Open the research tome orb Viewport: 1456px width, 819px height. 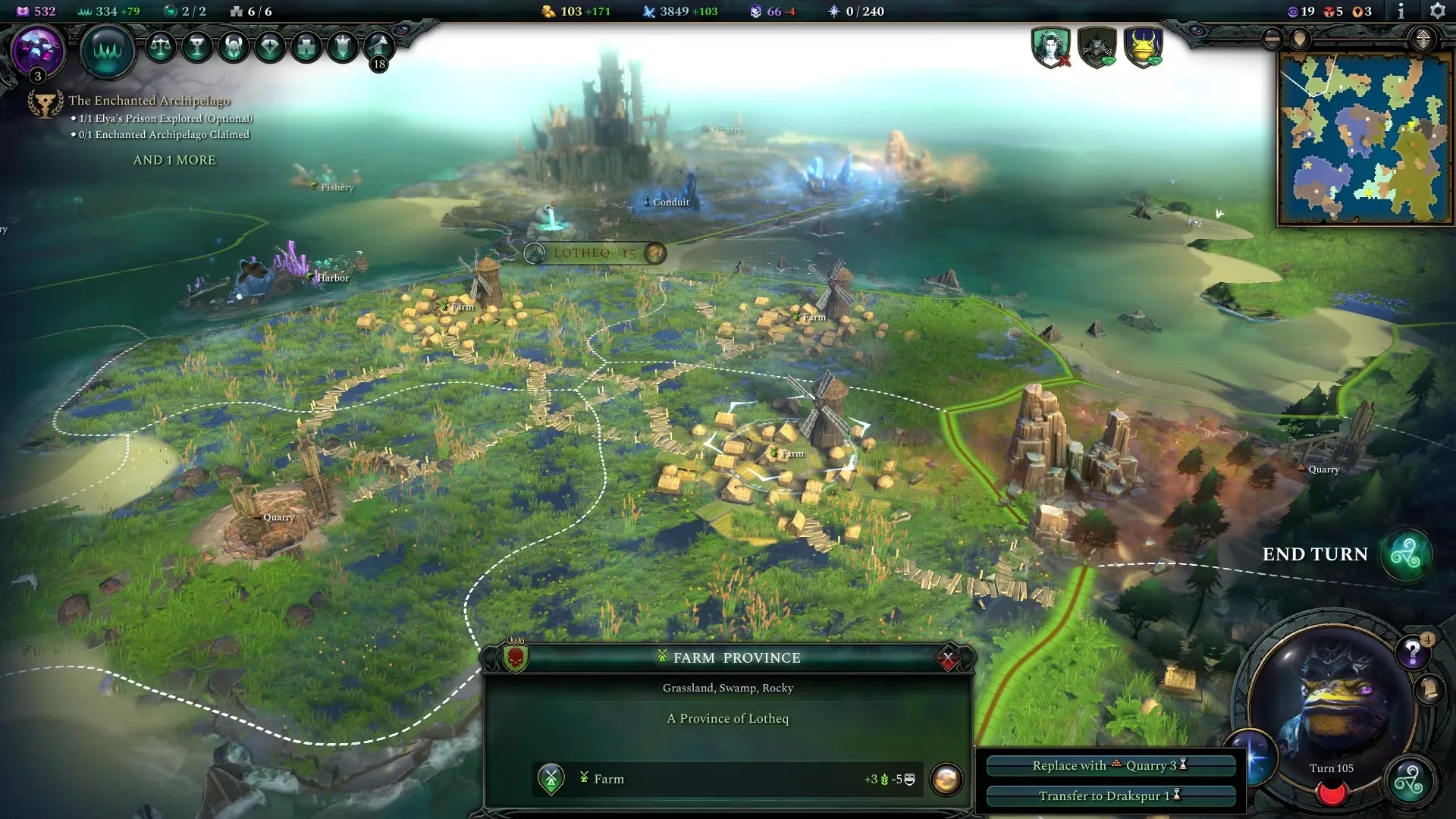[x=37, y=50]
